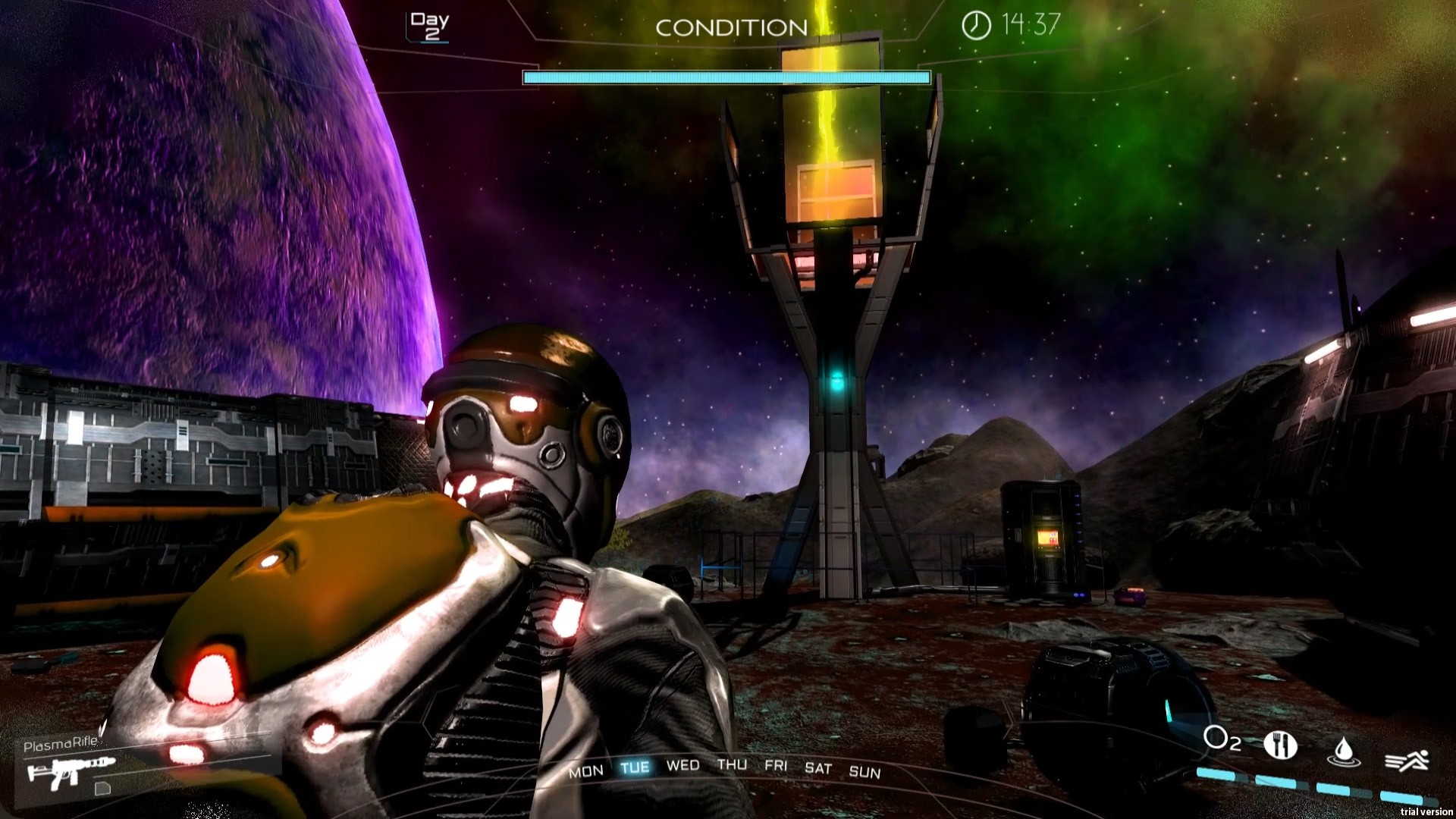Select SUN on the weekday strip
1456x819 pixels.
pyautogui.click(x=864, y=772)
